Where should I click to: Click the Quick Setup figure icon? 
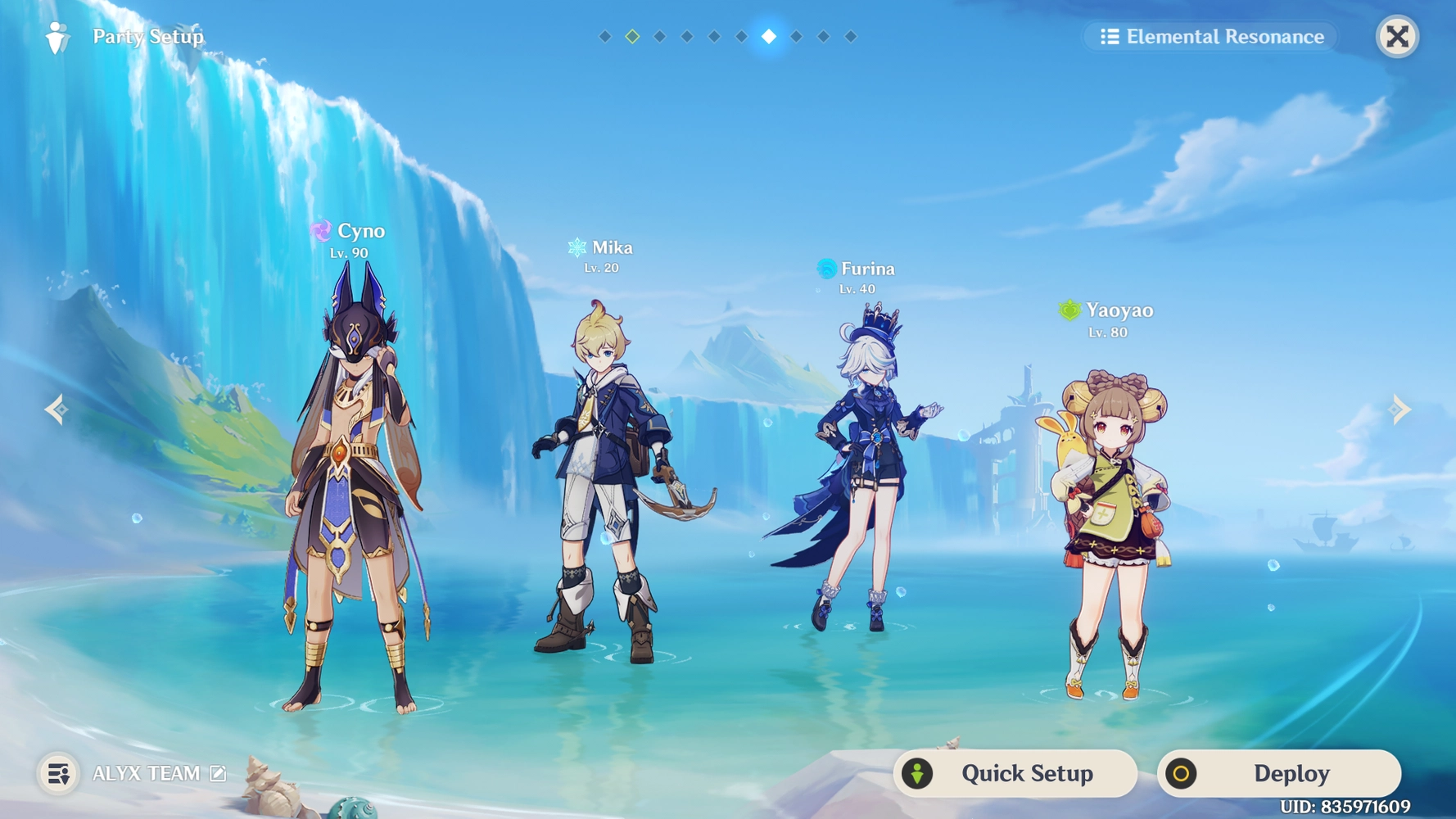(918, 773)
